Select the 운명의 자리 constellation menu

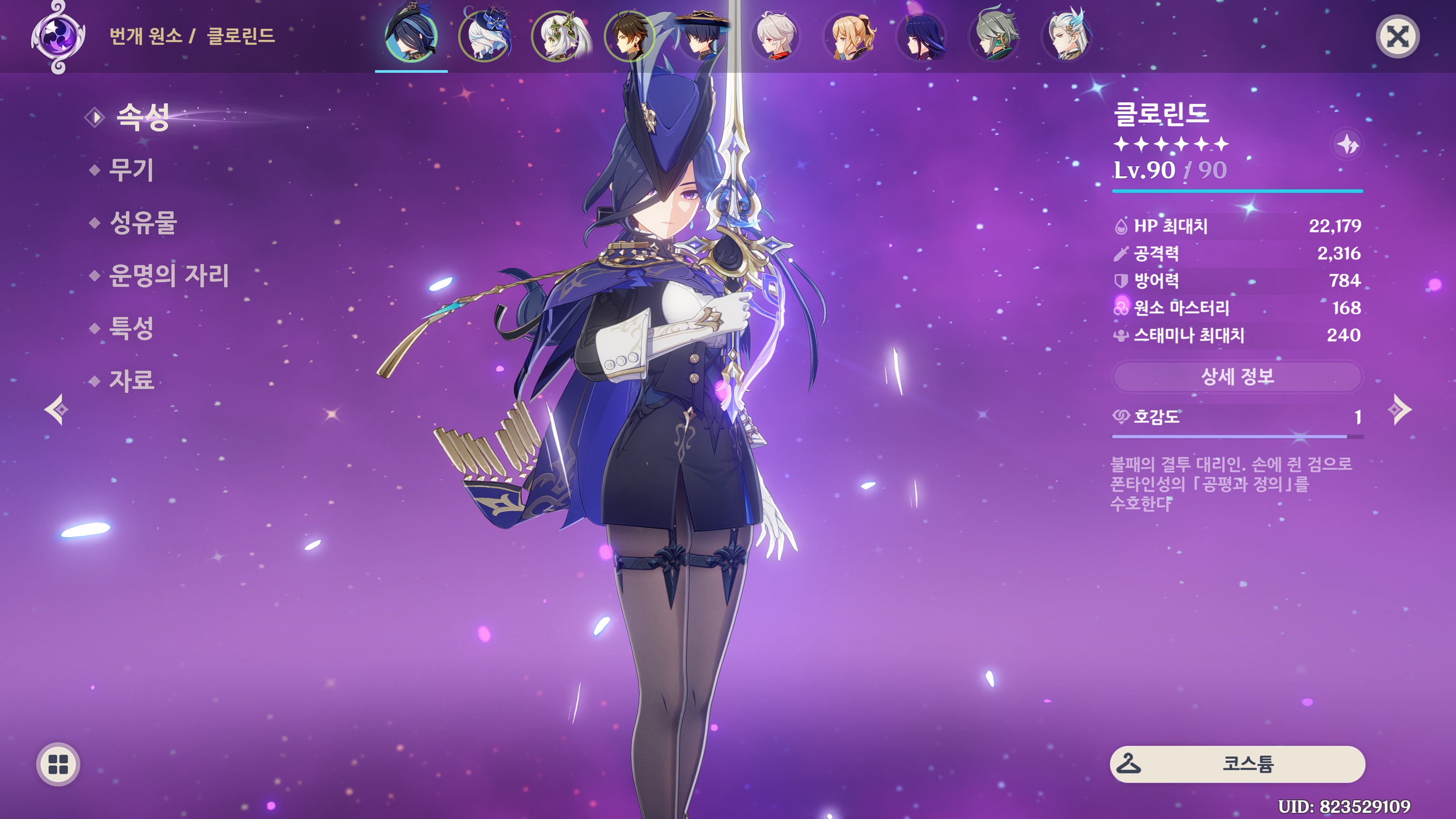(168, 276)
